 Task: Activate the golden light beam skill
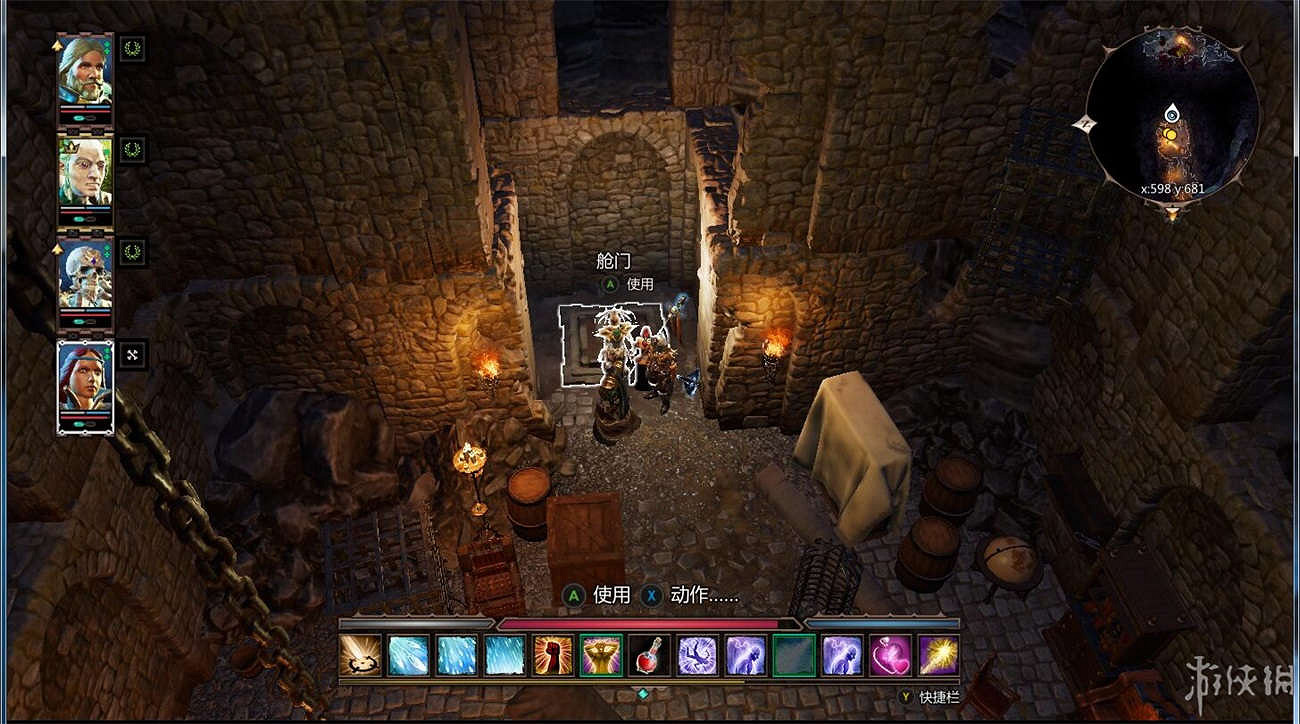click(x=938, y=656)
